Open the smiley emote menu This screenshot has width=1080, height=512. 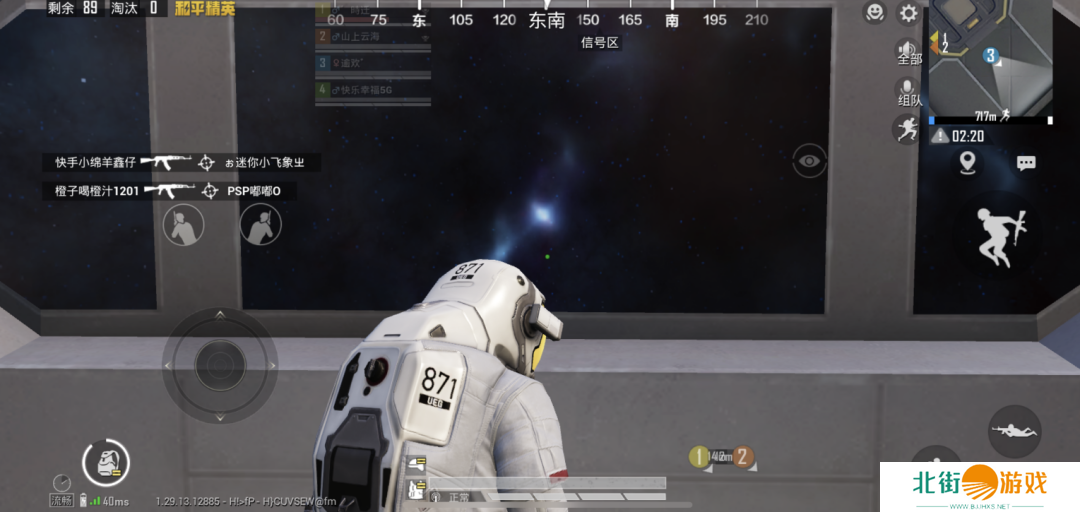[x=875, y=13]
